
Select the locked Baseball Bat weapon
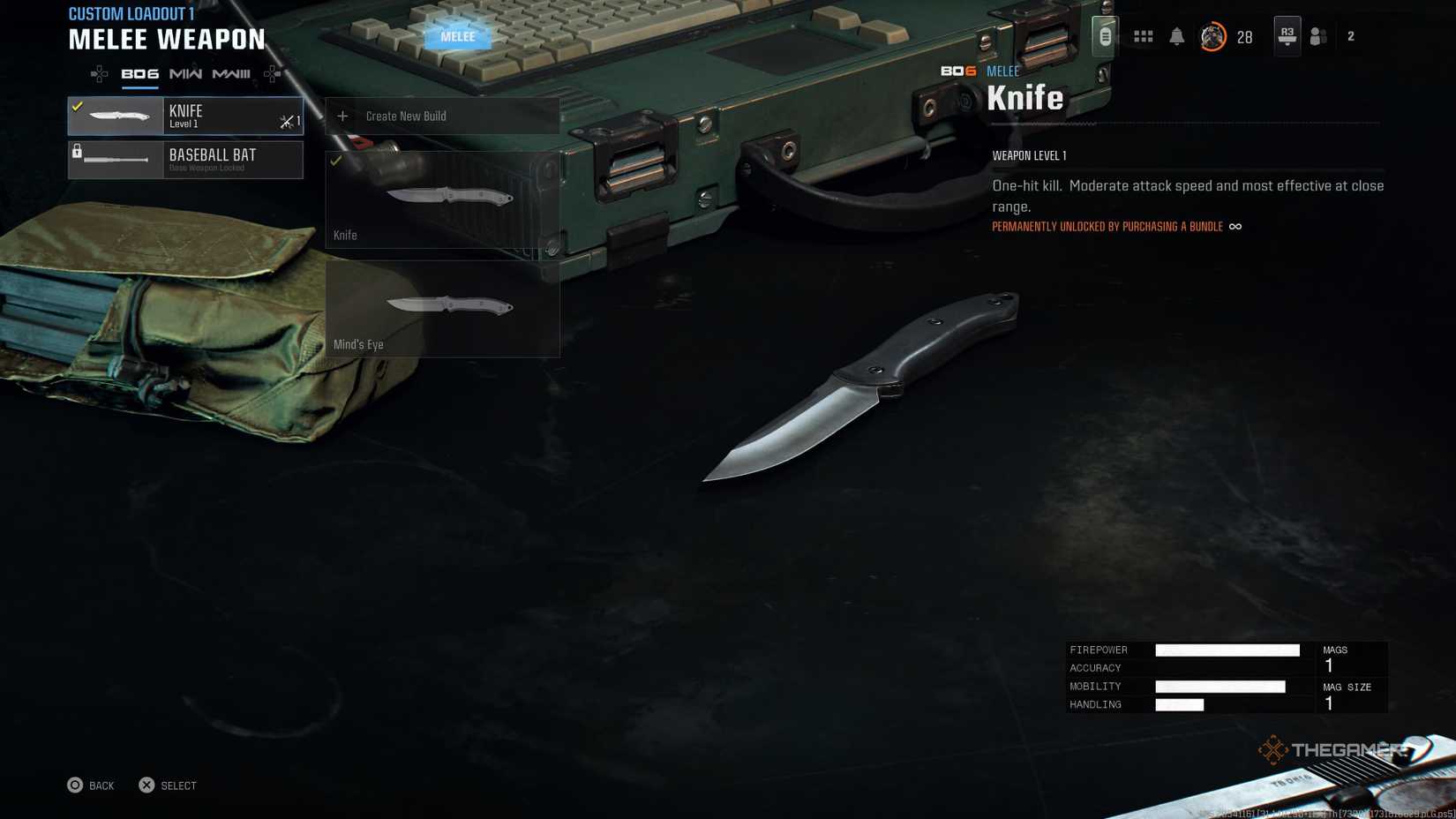(185, 160)
